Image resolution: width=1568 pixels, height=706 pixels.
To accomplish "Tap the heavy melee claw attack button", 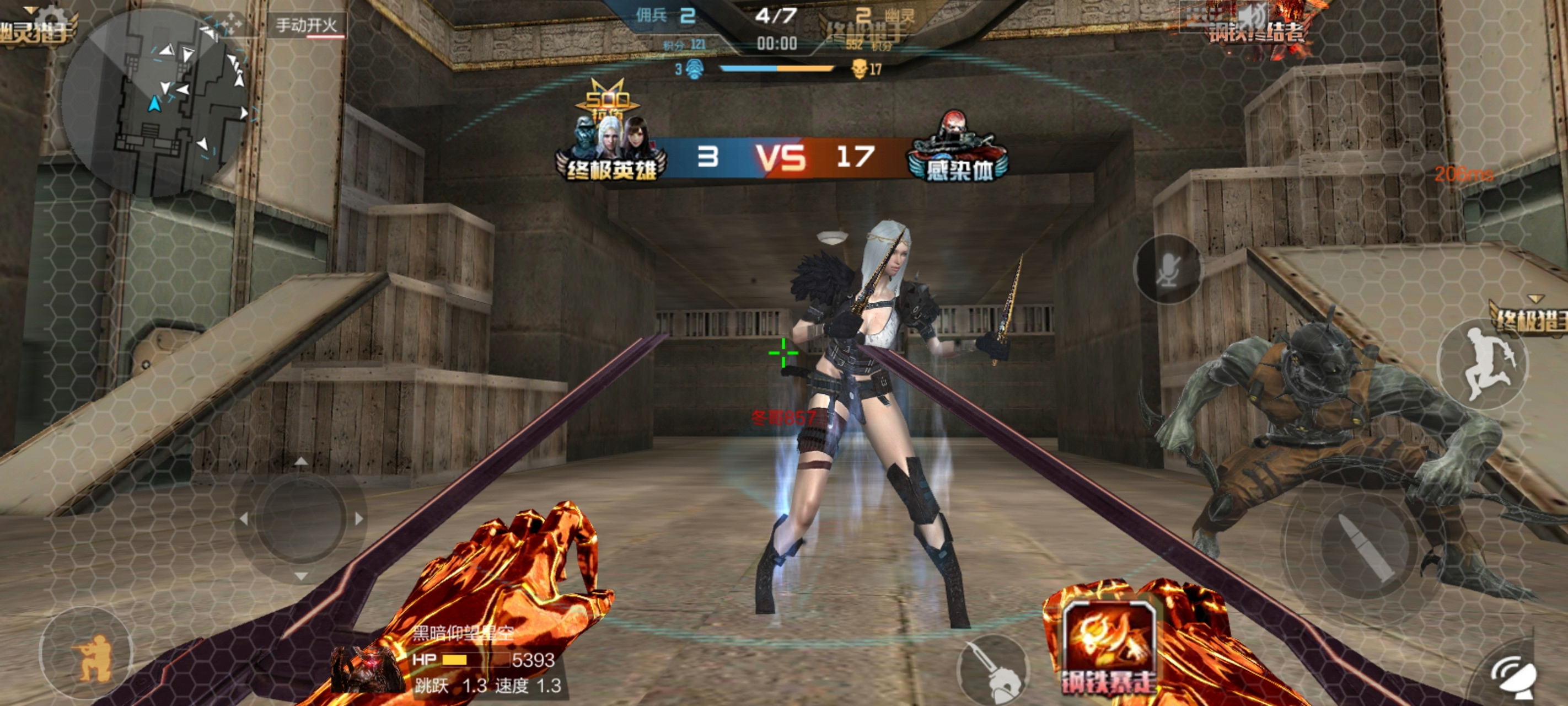I will click(x=992, y=670).
